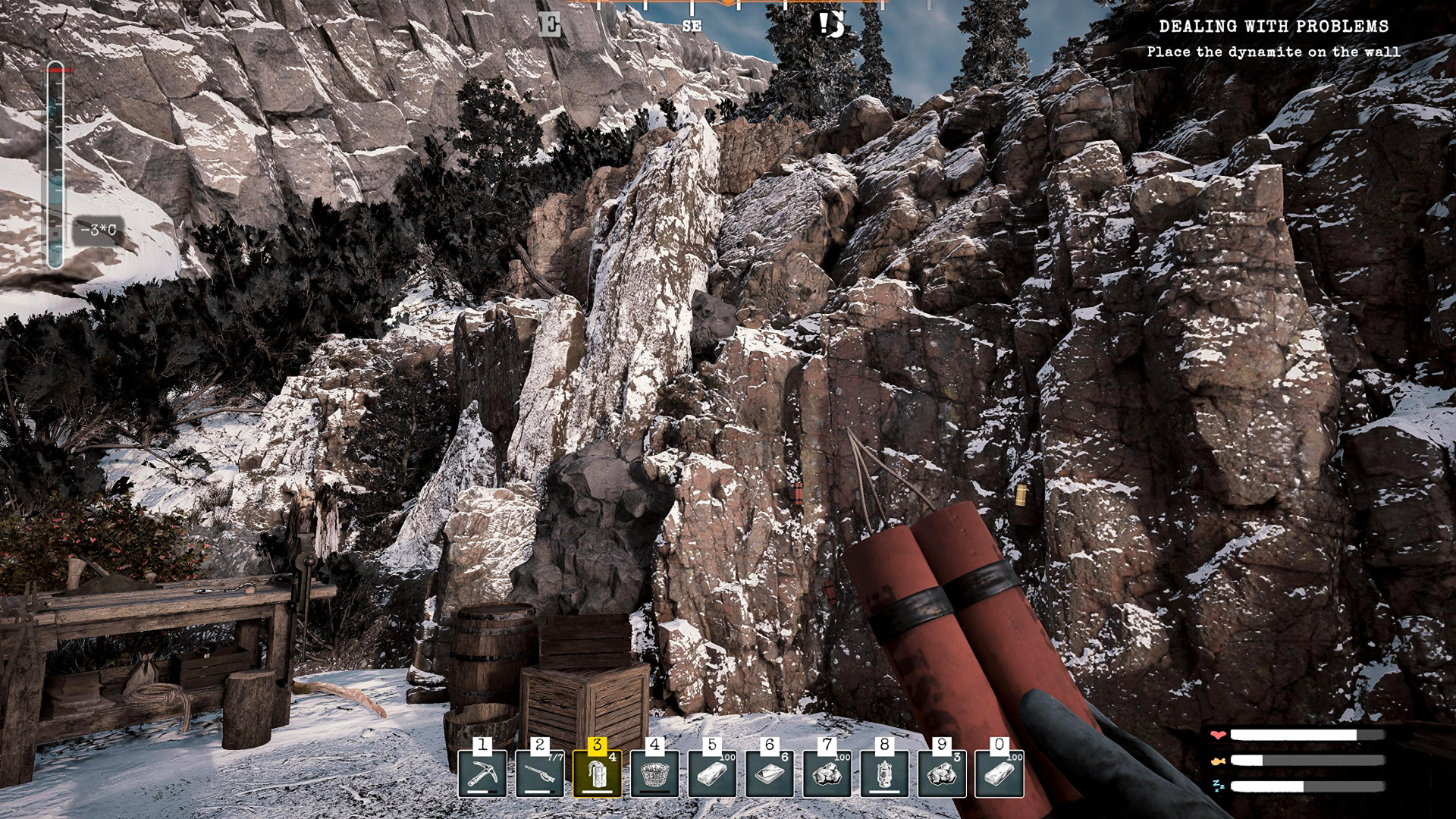Viewport: 1456px width, 819px height.
Task: Click the highlighted dynamite hotbar slot
Action: pos(597,773)
